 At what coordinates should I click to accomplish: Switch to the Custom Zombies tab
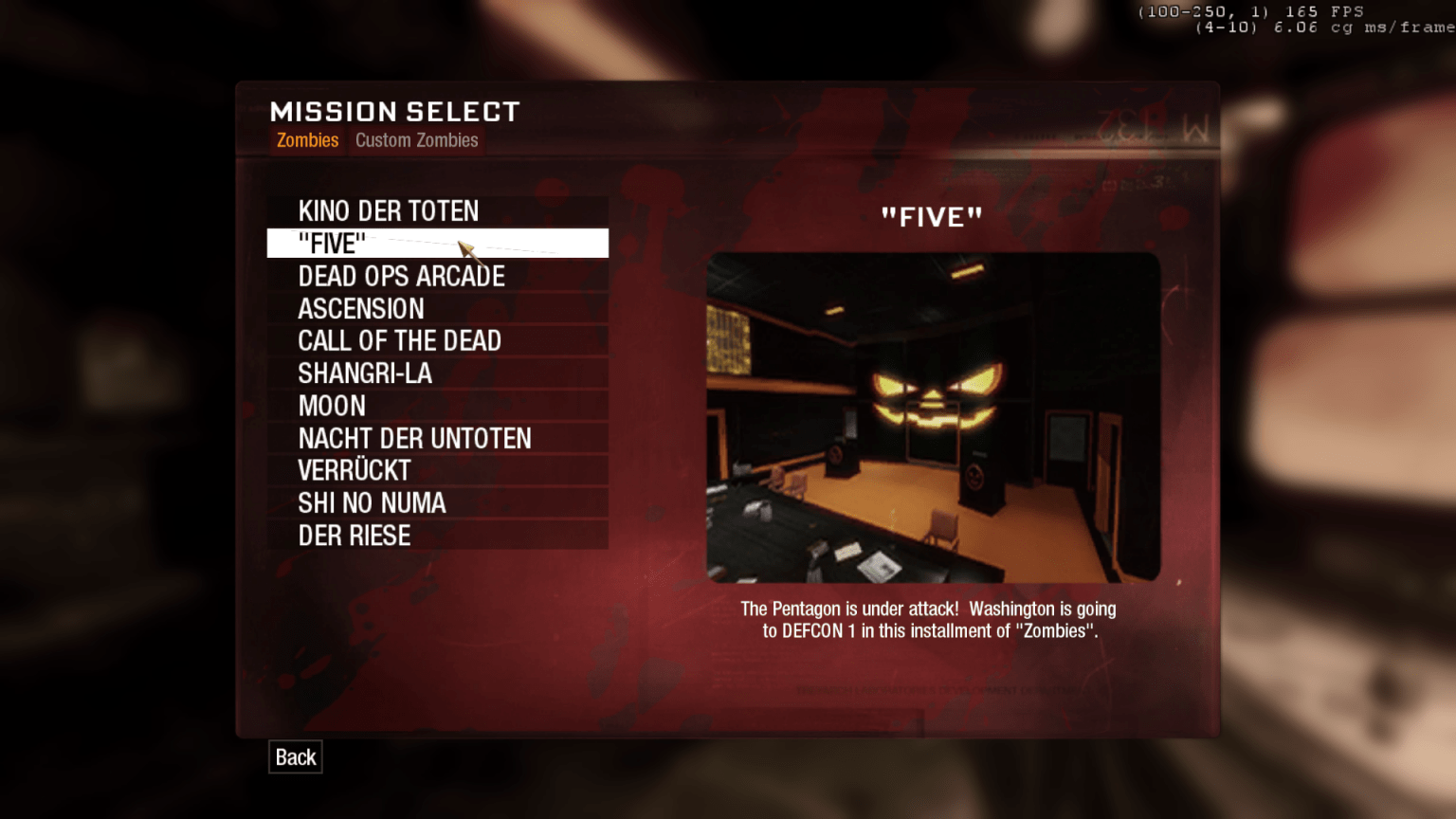(417, 140)
